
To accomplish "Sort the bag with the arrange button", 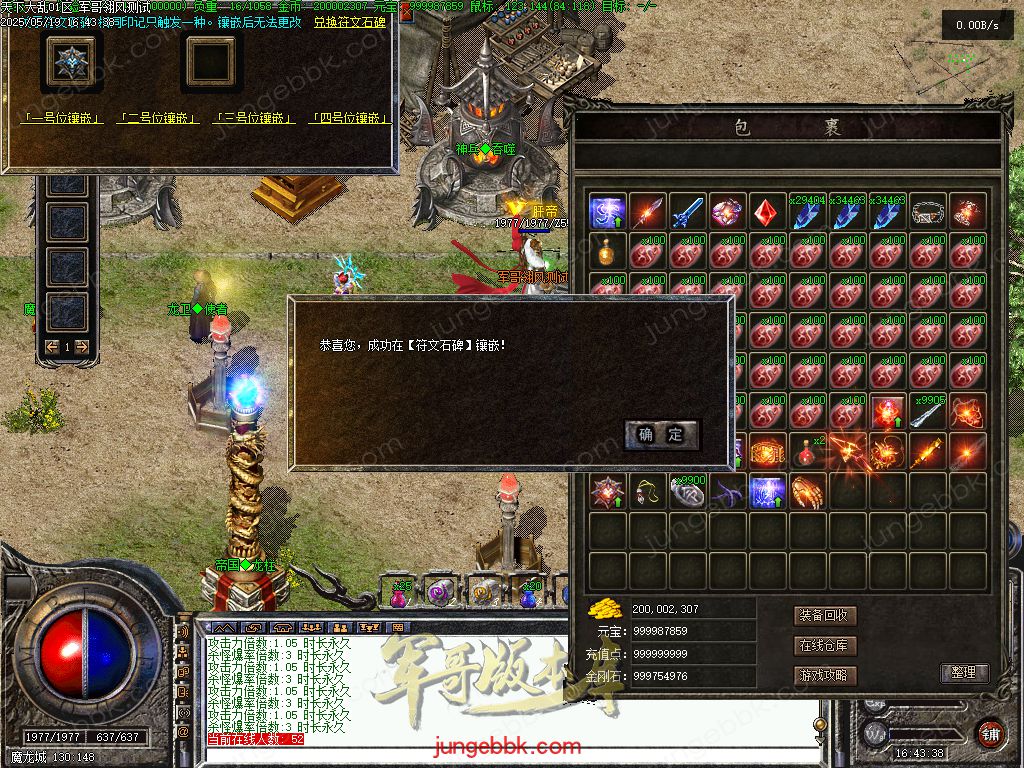I will click(964, 673).
